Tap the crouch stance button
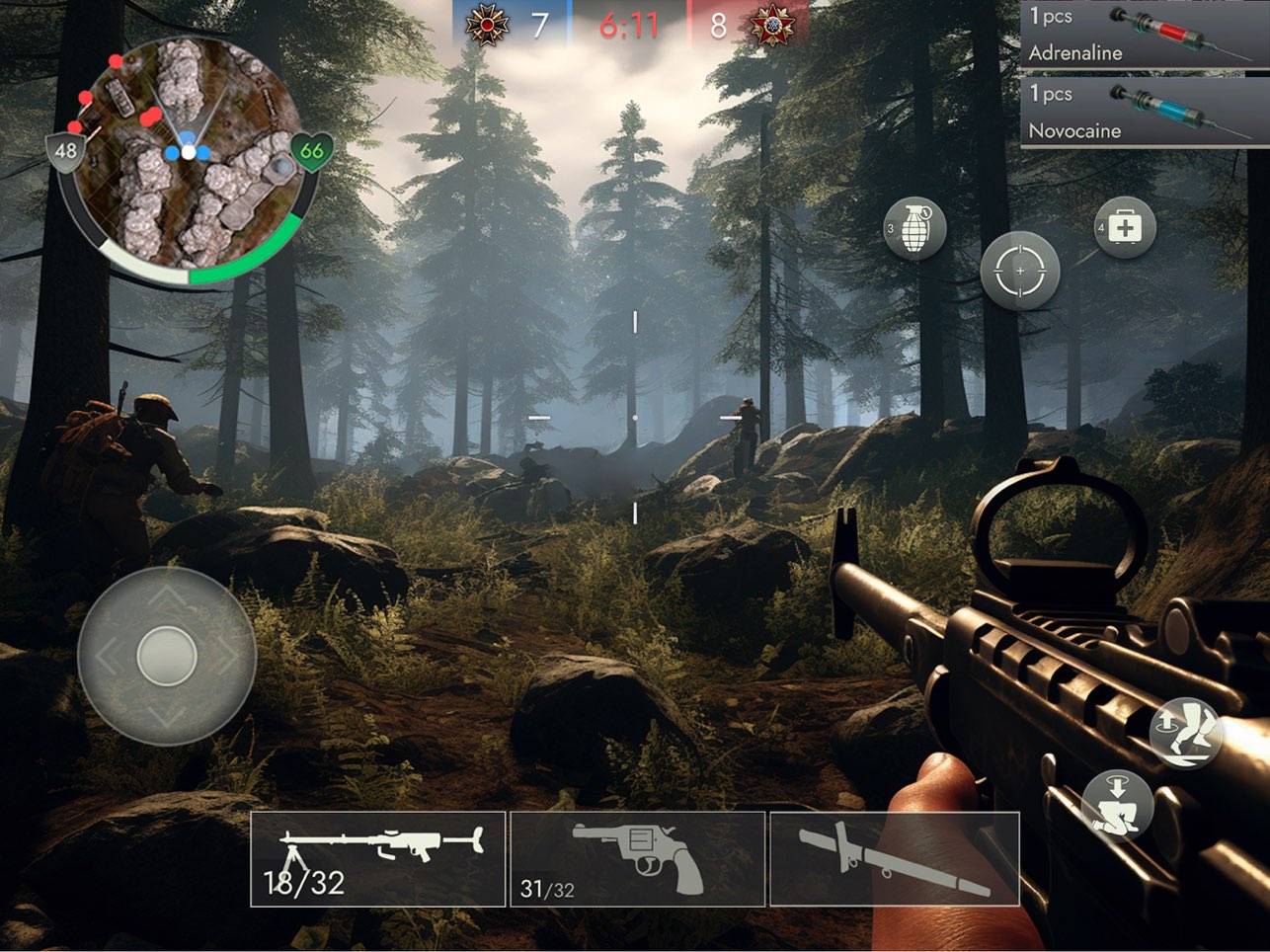Viewport: 1270px width, 952px height. click(1117, 803)
